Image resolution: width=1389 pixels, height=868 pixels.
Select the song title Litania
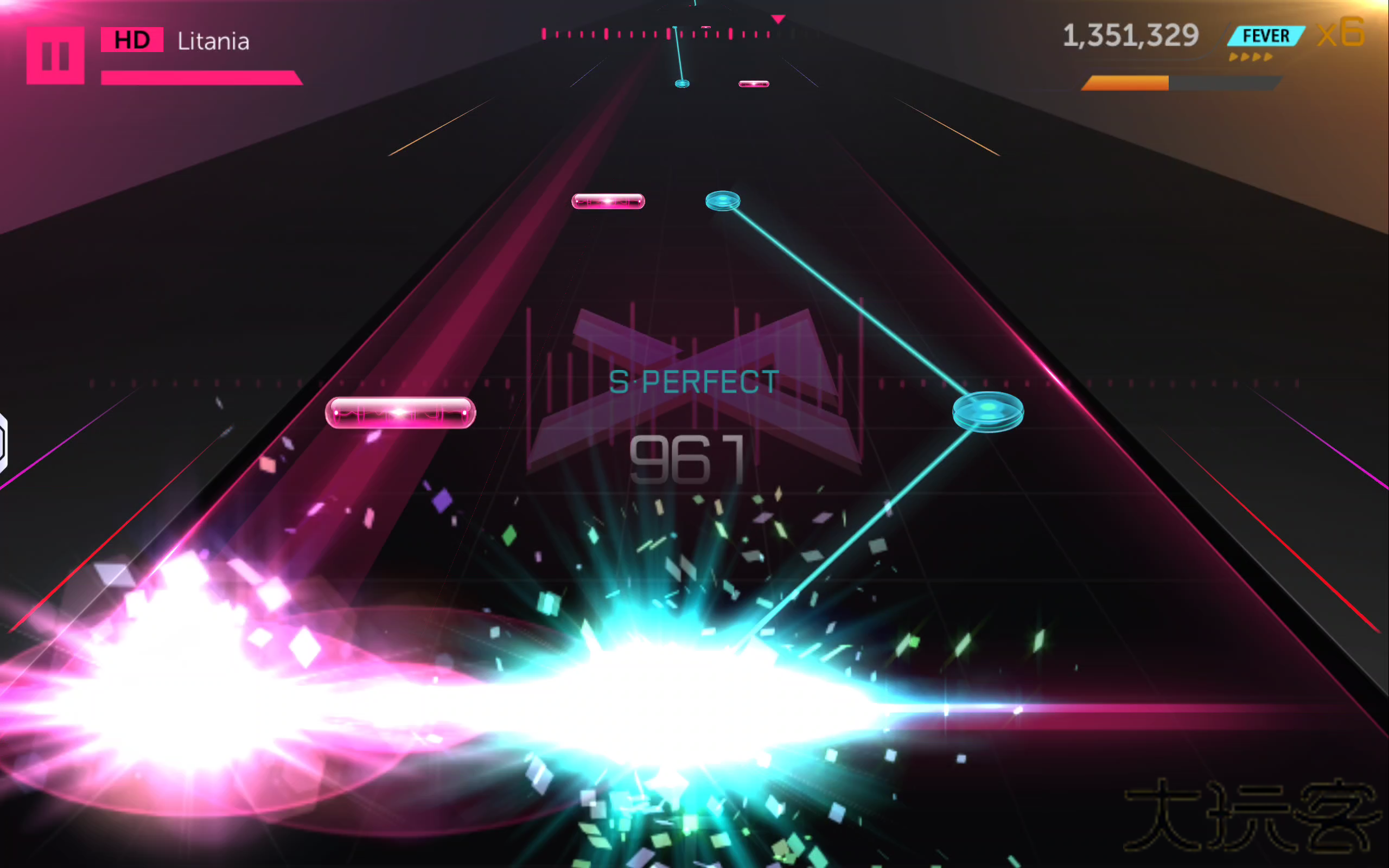point(213,41)
